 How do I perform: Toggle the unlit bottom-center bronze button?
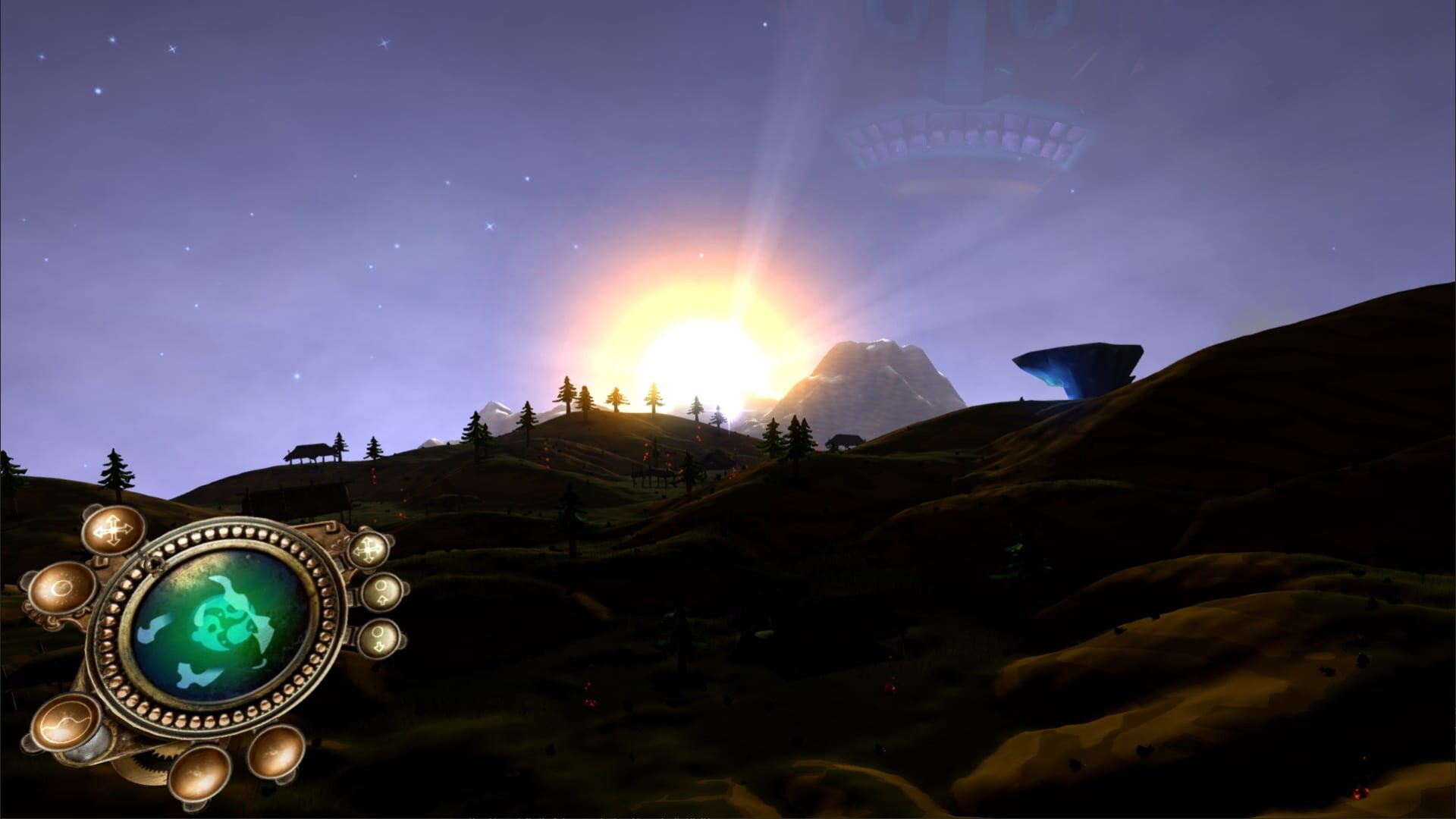click(x=199, y=773)
